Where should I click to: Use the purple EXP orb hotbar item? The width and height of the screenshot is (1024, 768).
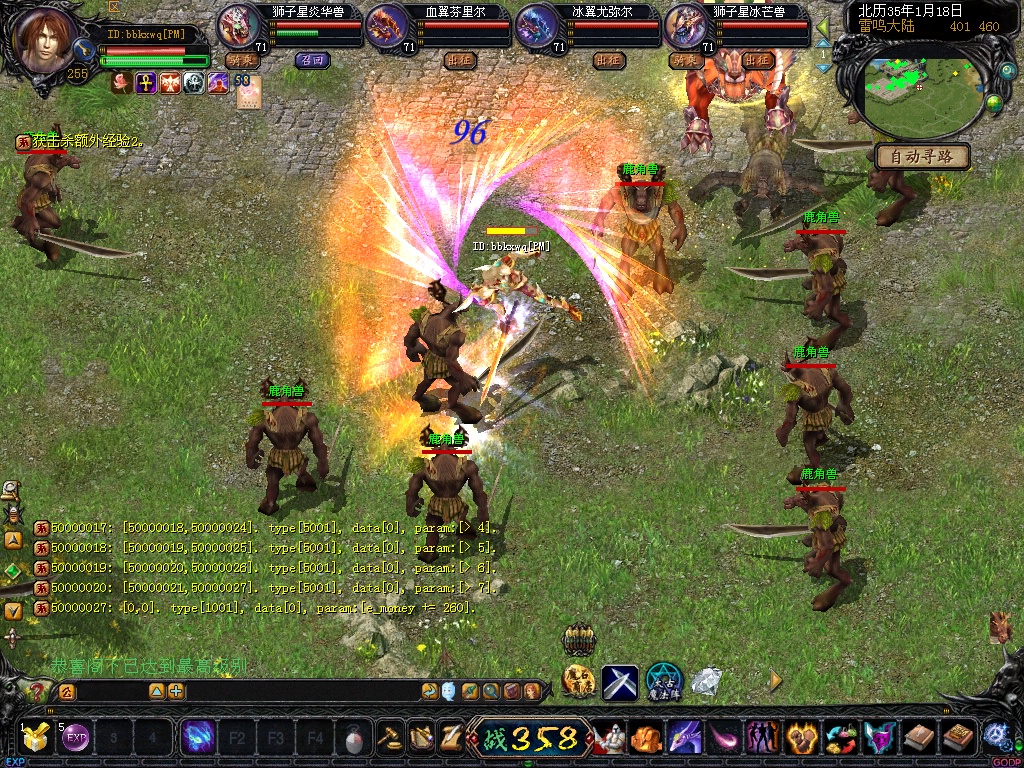tap(76, 739)
